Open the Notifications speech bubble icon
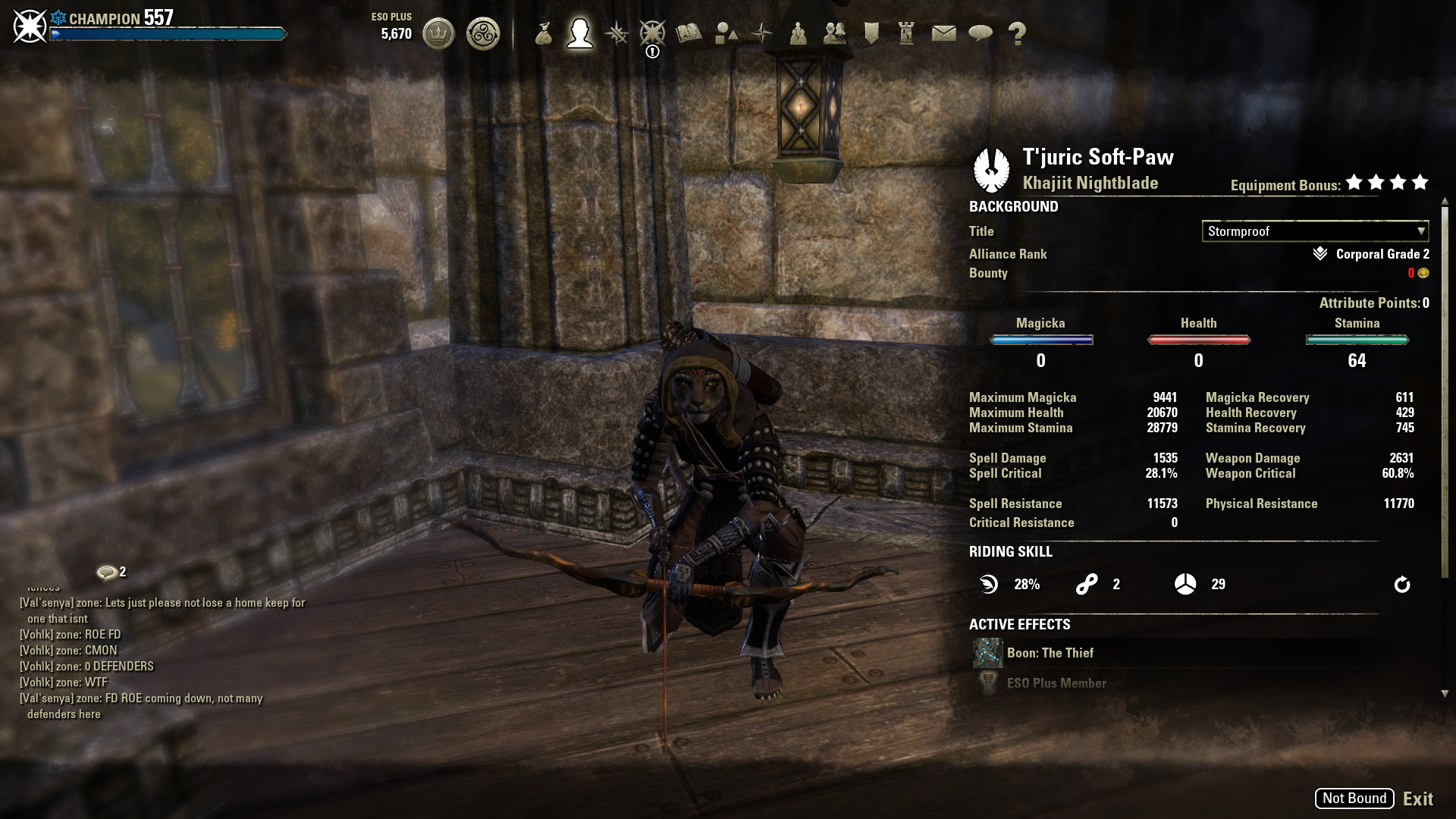Image resolution: width=1456 pixels, height=819 pixels. point(981,33)
